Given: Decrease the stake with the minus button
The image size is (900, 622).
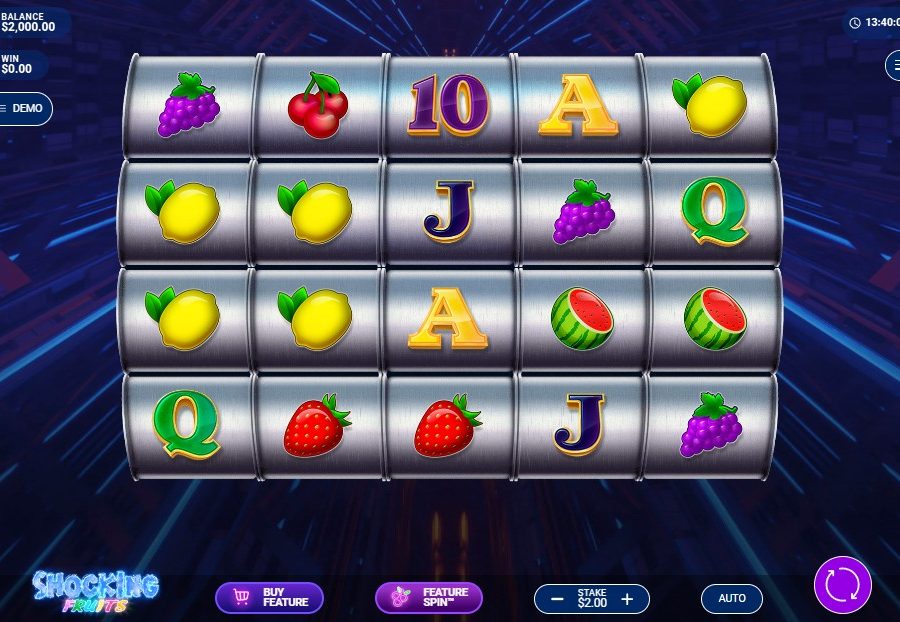Looking at the screenshot, I should click(x=555, y=599).
